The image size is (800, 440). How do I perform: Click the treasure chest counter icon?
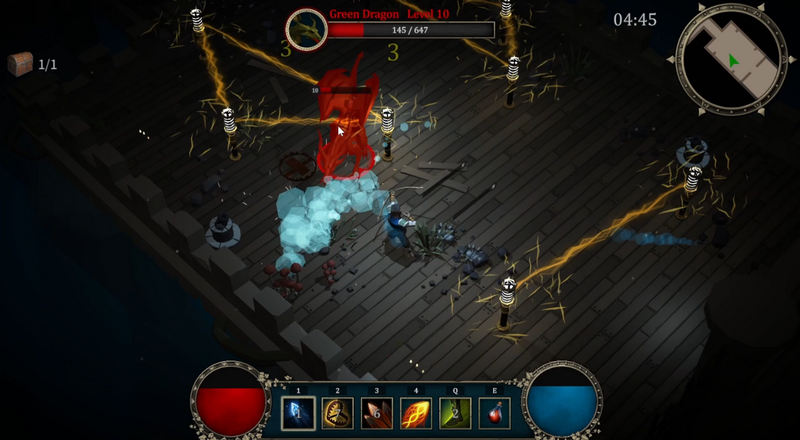(20, 64)
